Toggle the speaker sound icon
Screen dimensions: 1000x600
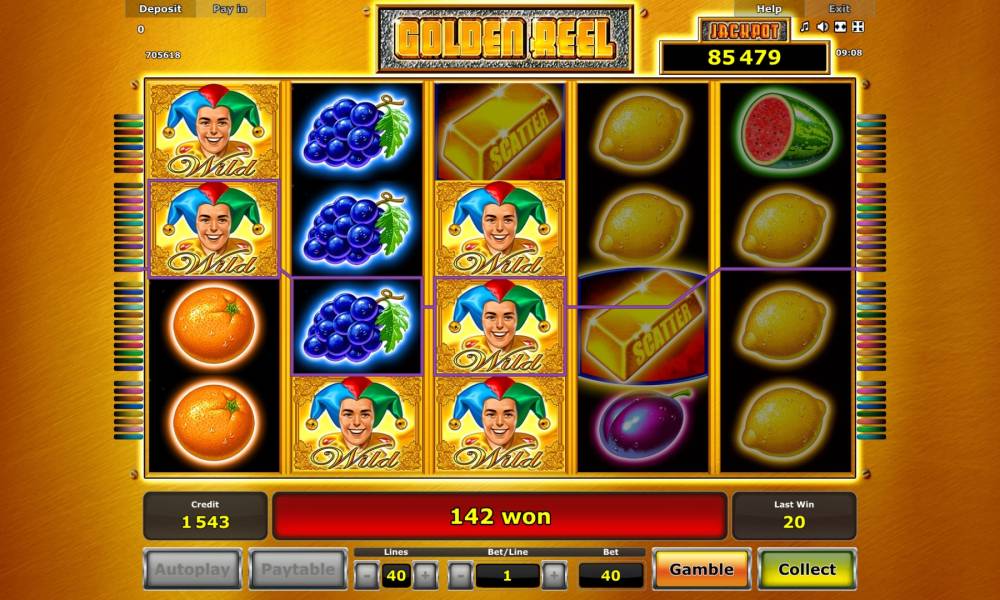822,27
